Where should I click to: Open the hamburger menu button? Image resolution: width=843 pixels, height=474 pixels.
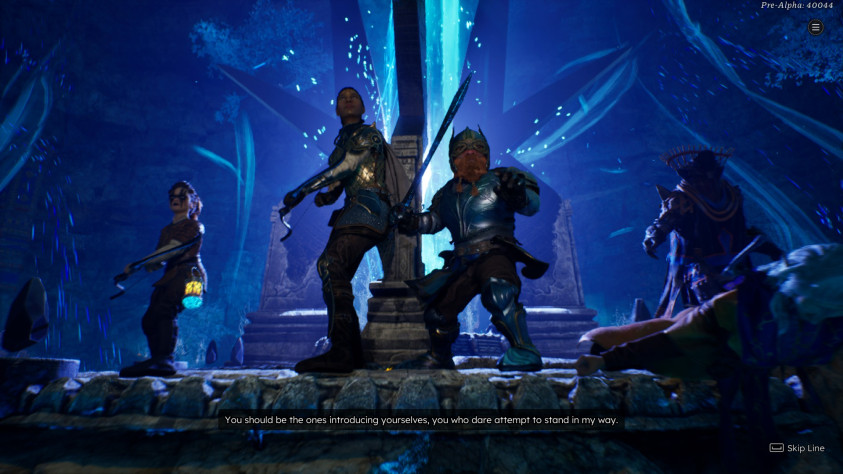pos(815,27)
